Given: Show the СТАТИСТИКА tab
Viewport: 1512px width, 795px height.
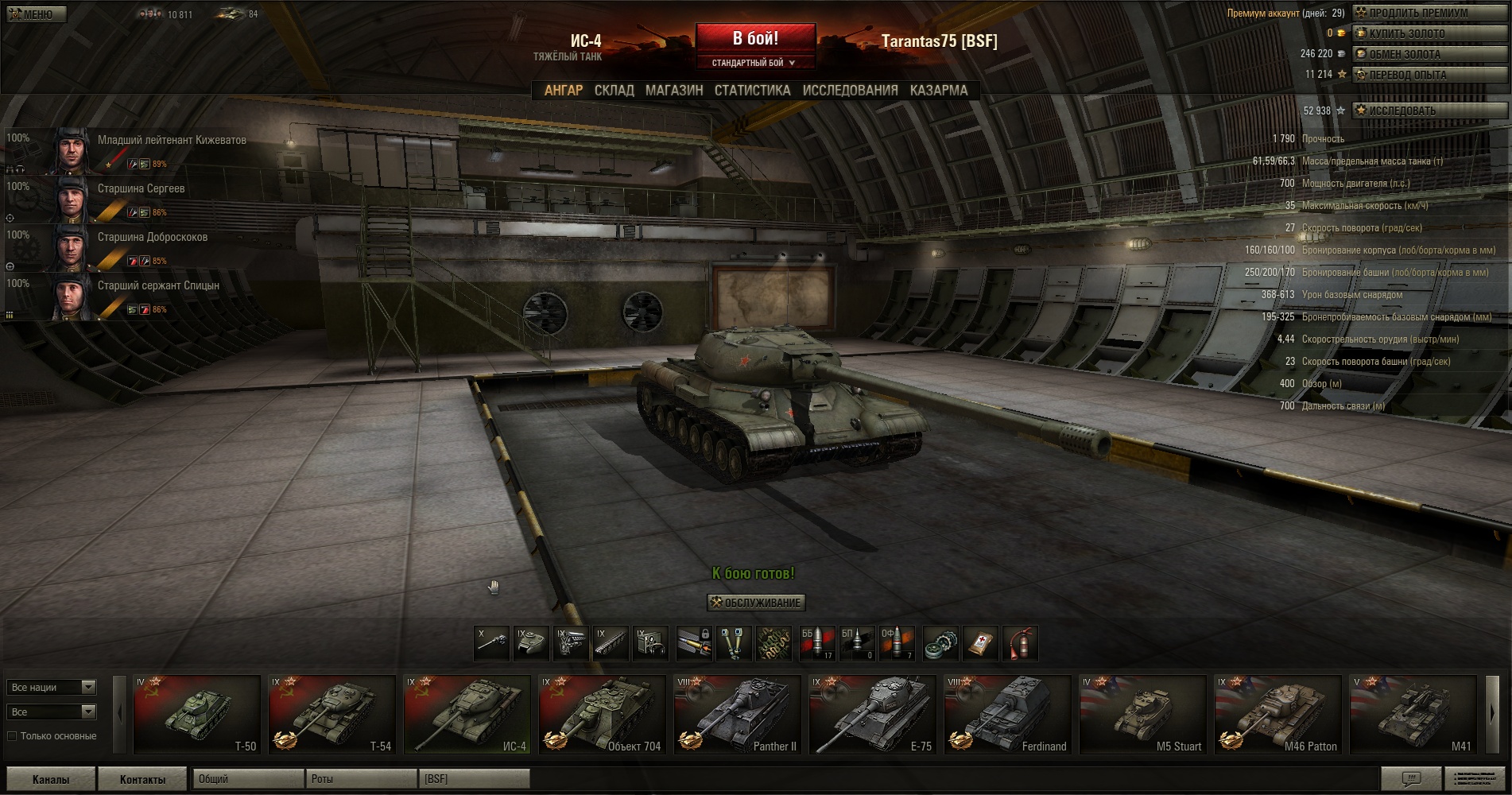Looking at the screenshot, I should (752, 91).
